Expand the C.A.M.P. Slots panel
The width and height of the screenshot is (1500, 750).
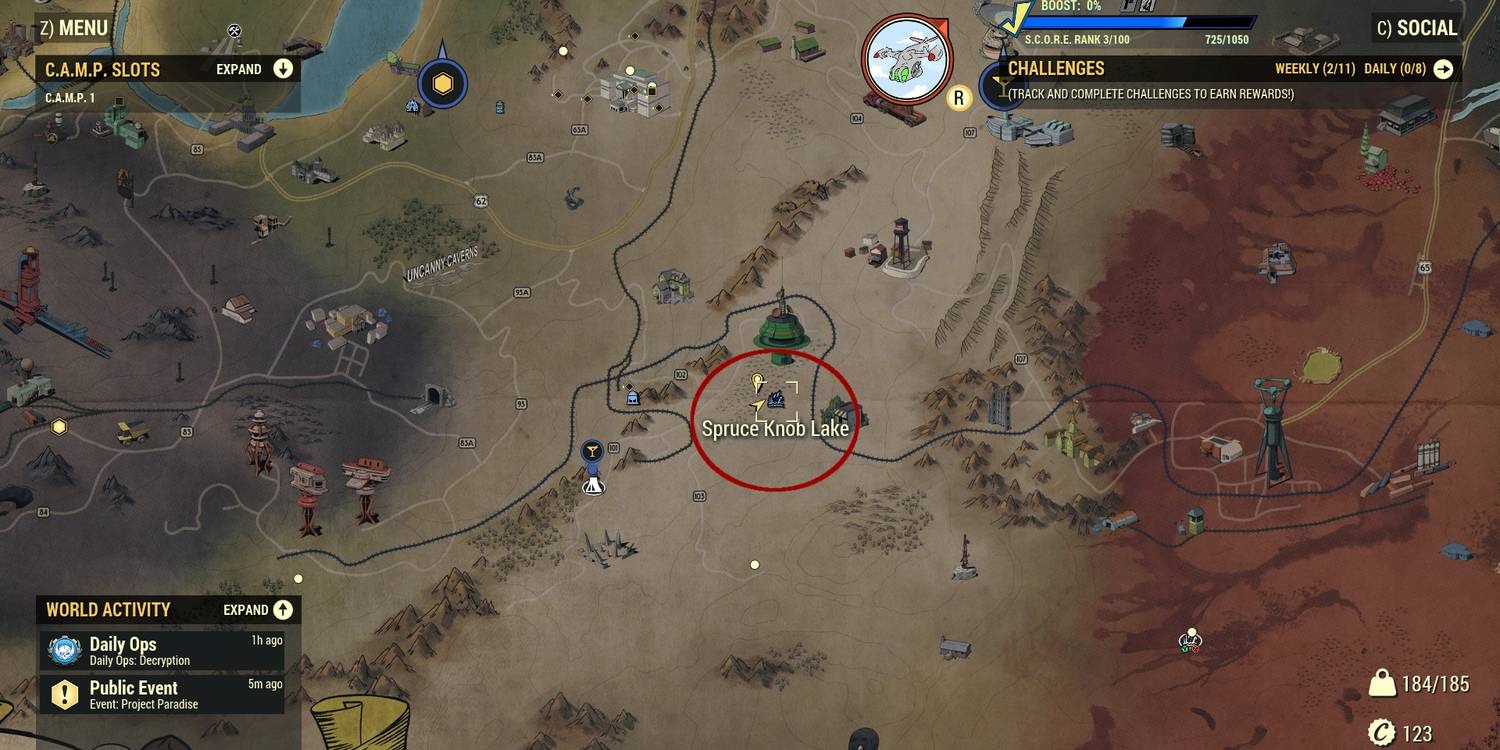point(283,69)
